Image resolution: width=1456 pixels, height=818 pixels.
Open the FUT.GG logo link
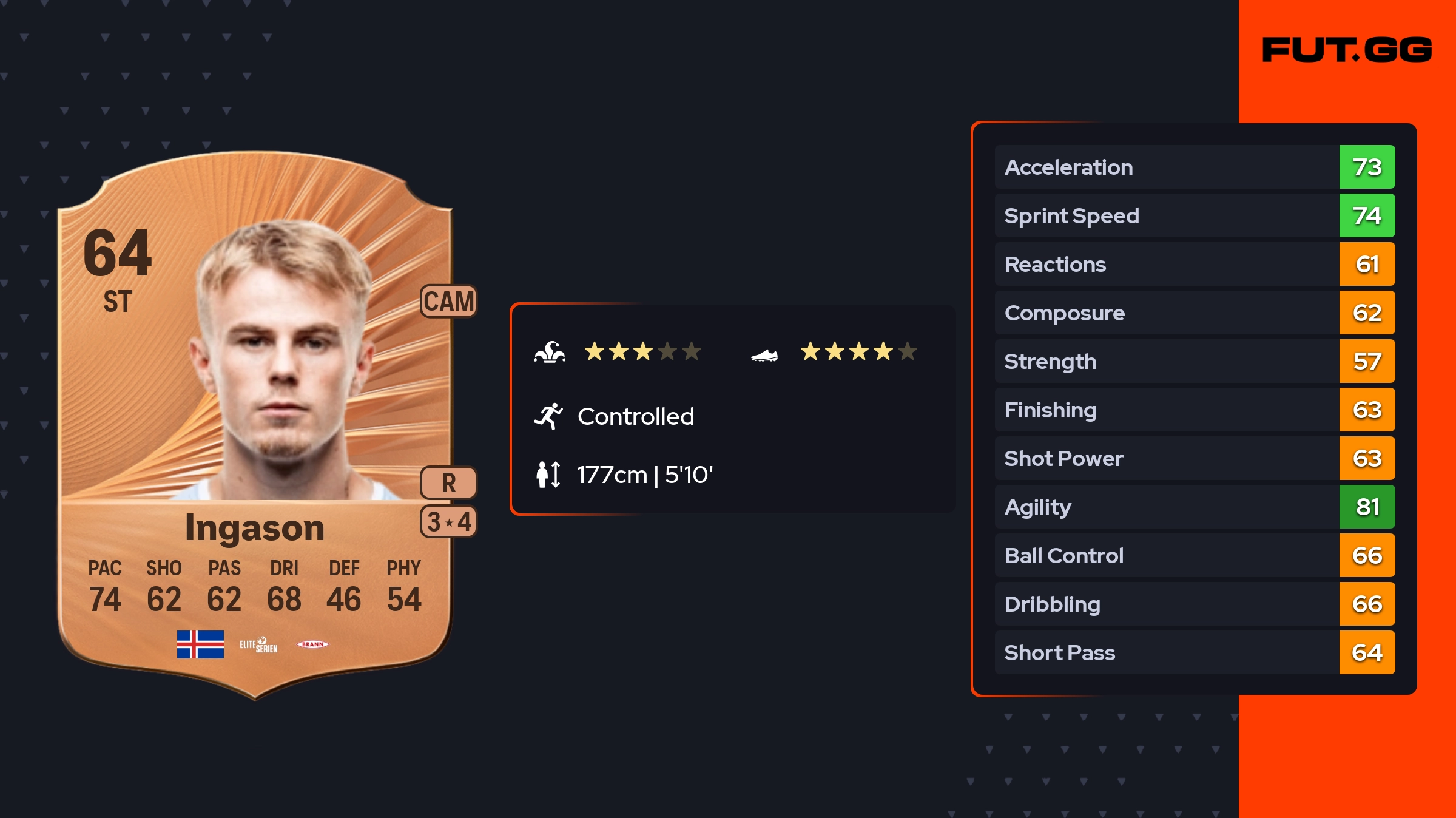pyautogui.click(x=1347, y=50)
